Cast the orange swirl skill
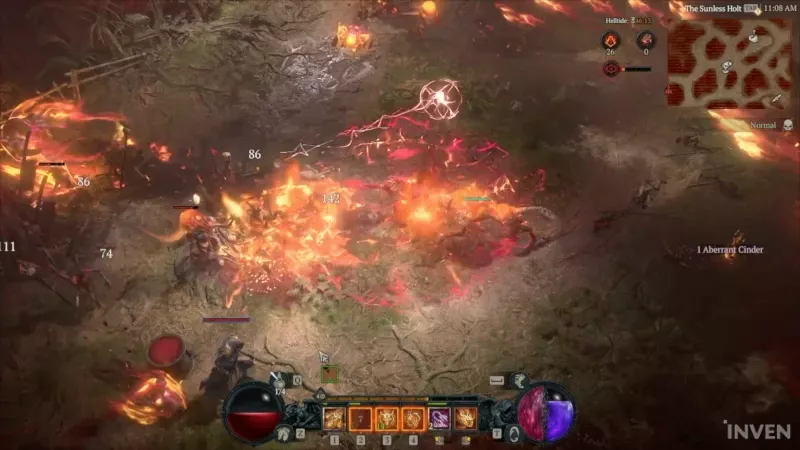Viewport: 800px width, 450px height. pyautogui.click(x=412, y=417)
